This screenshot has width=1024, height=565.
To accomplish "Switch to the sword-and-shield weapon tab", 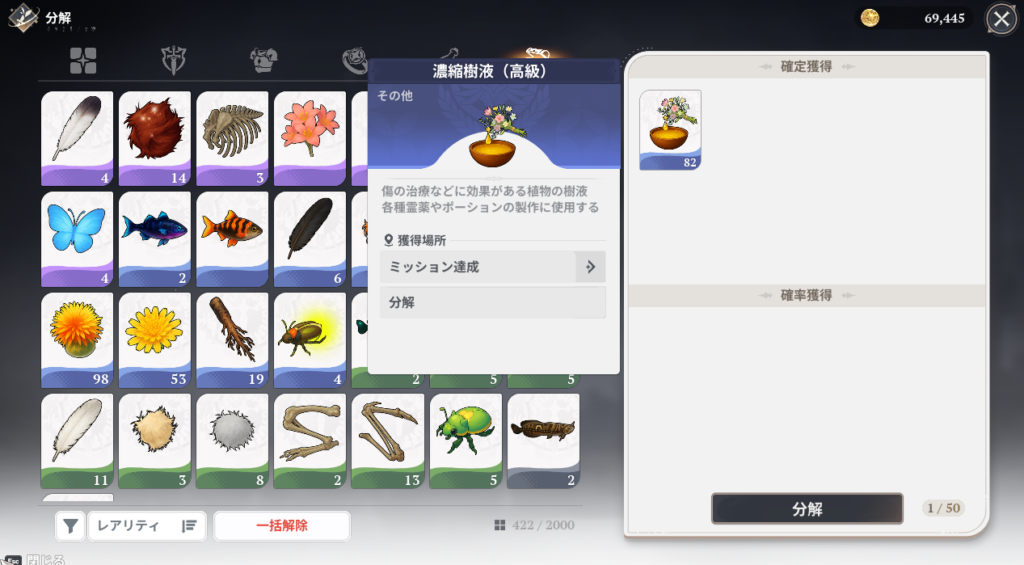I will click(x=174, y=61).
